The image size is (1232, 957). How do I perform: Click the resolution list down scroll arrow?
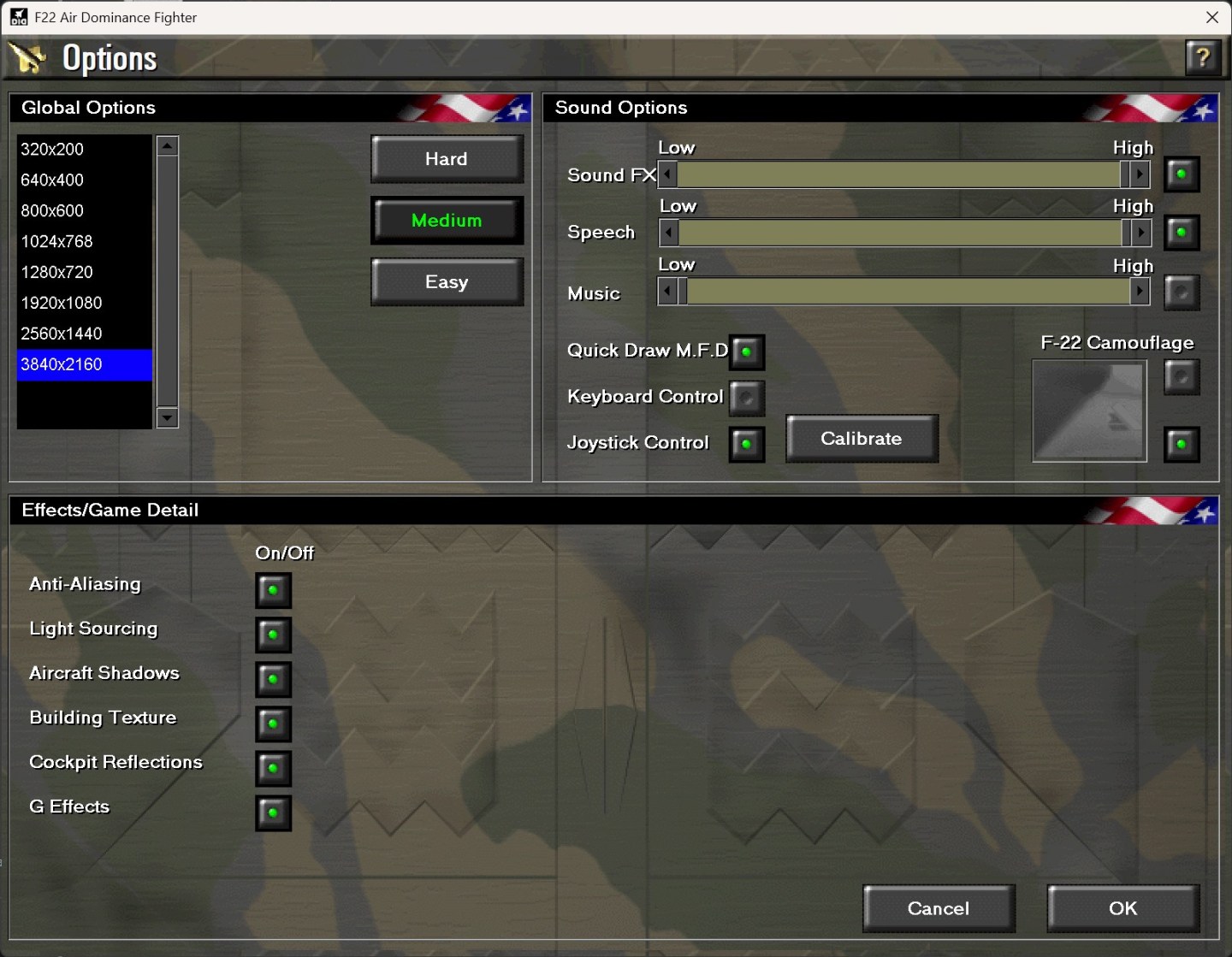(x=166, y=420)
